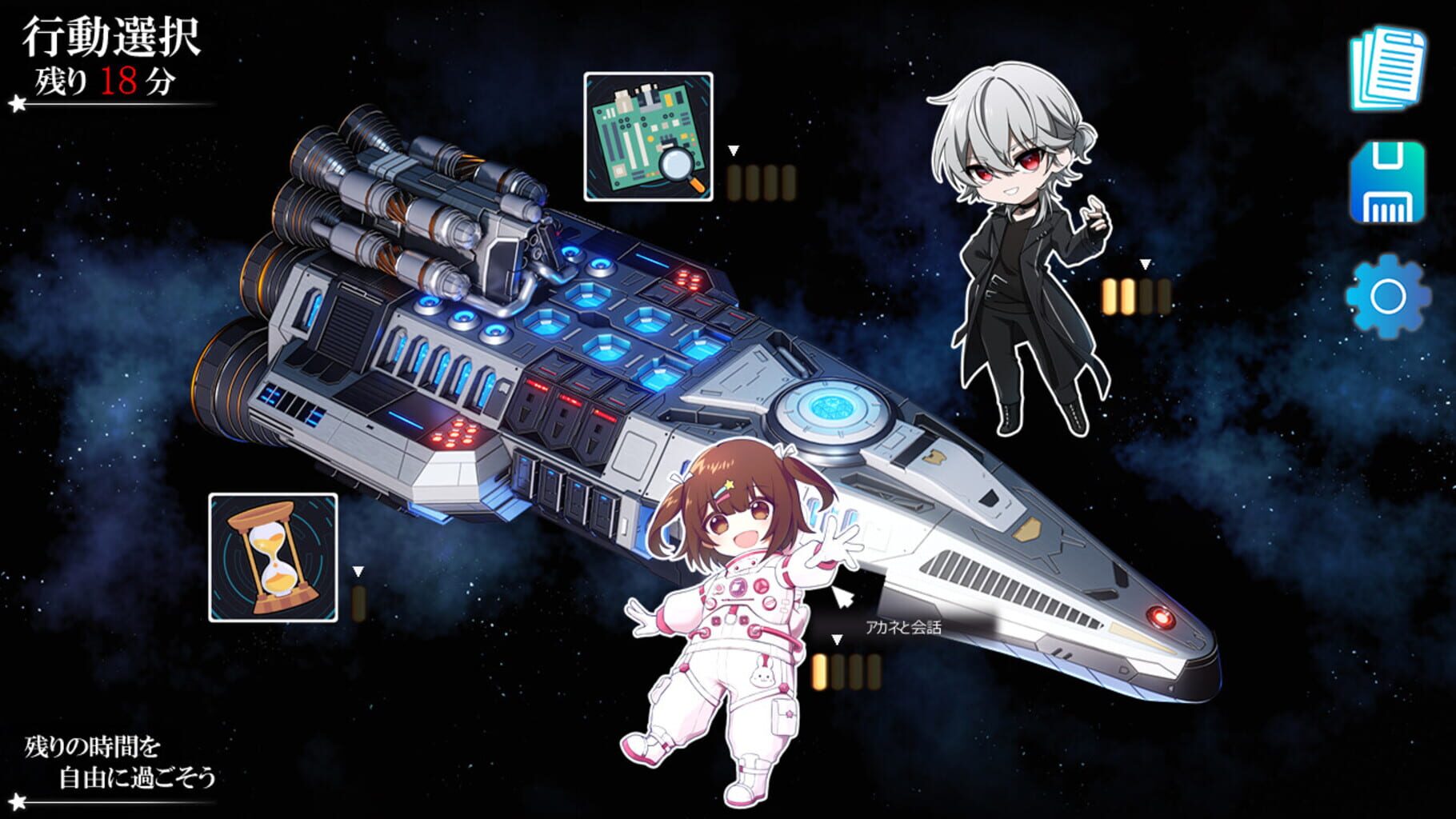Screen dimensions: 1456x819
Task: Click the star decoration under the timer header
Action: coord(16,102)
